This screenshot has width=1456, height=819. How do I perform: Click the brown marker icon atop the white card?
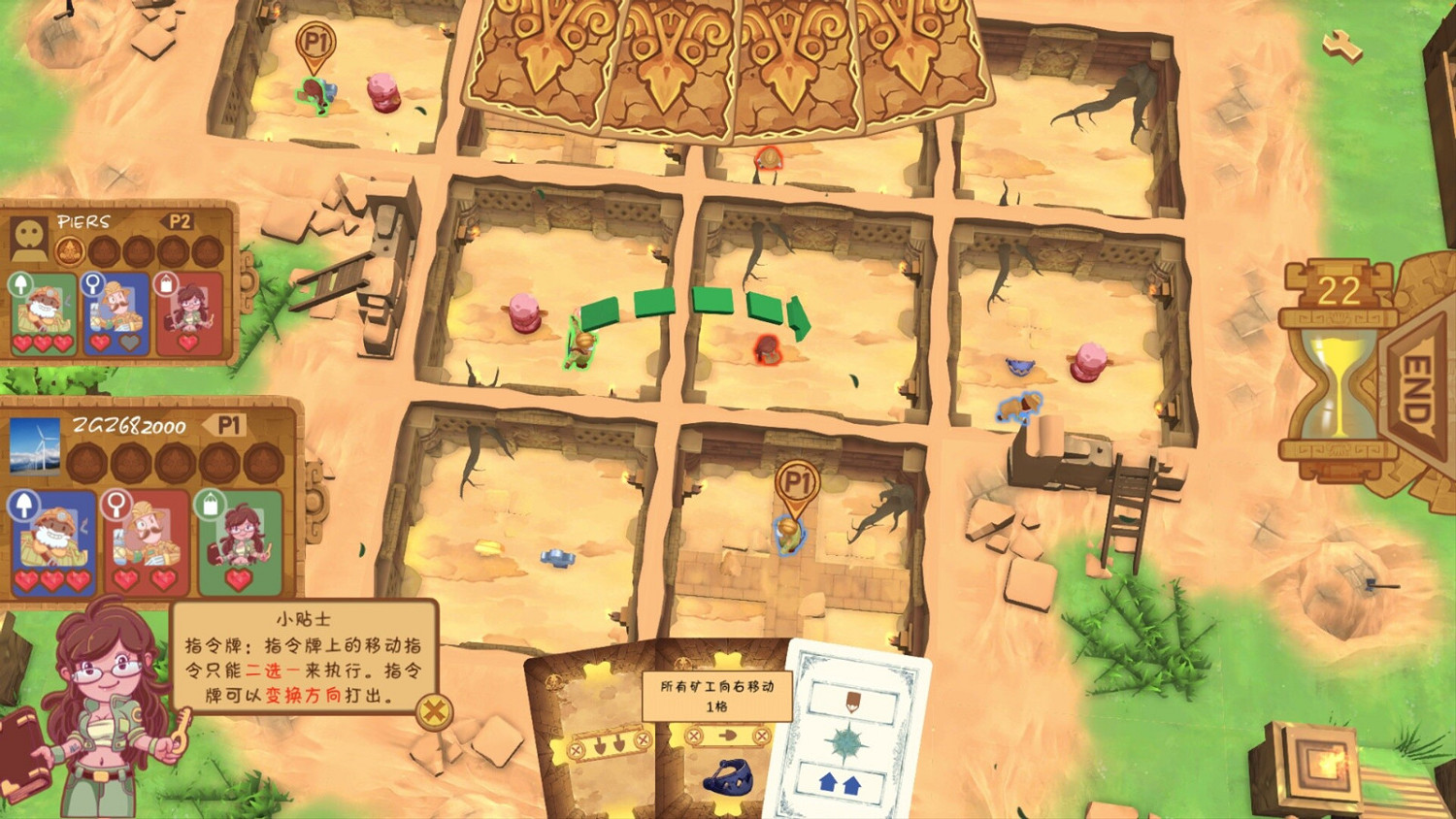coord(851,702)
